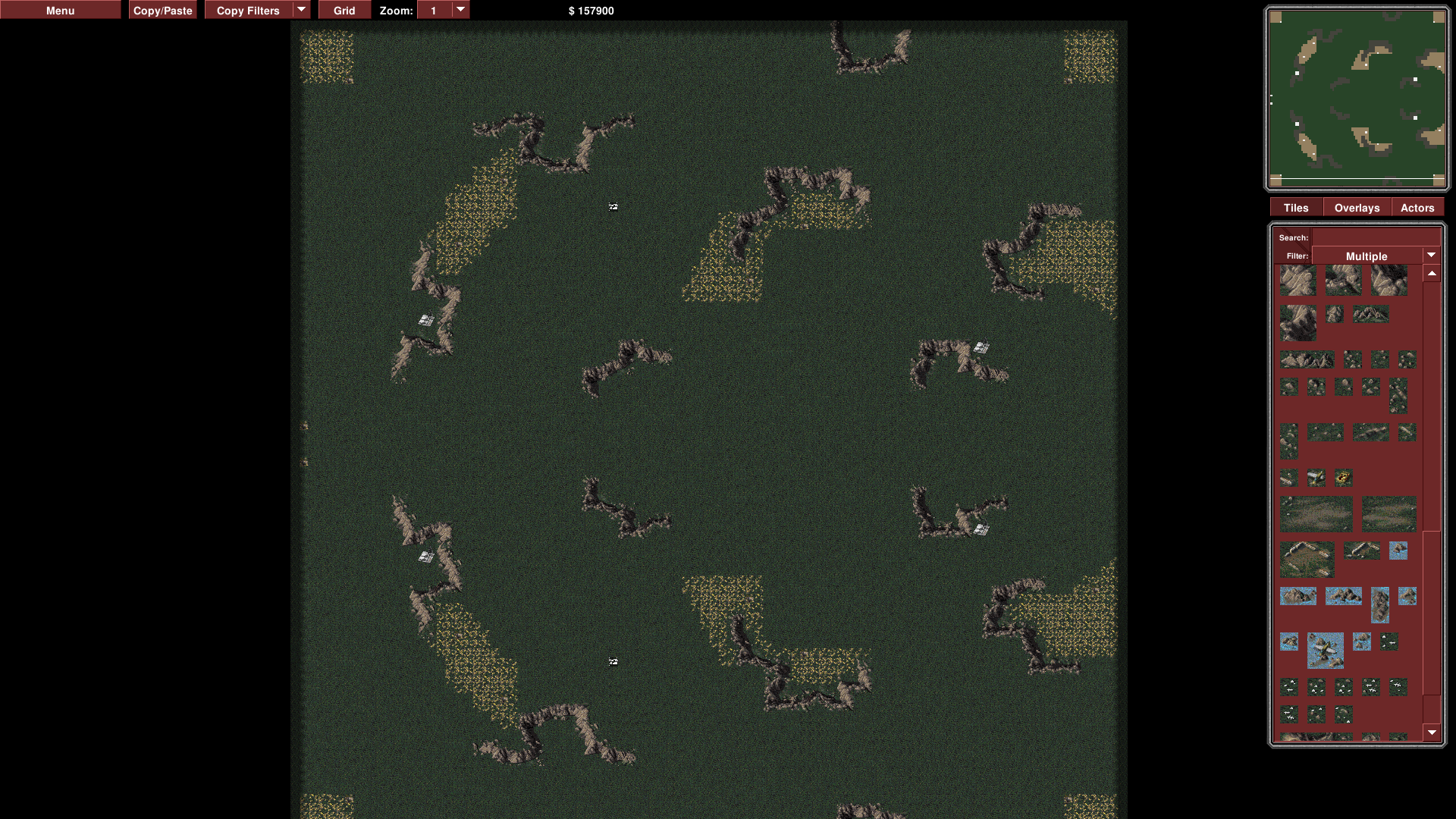Pick the largest blue water rock tile

tap(1325, 650)
